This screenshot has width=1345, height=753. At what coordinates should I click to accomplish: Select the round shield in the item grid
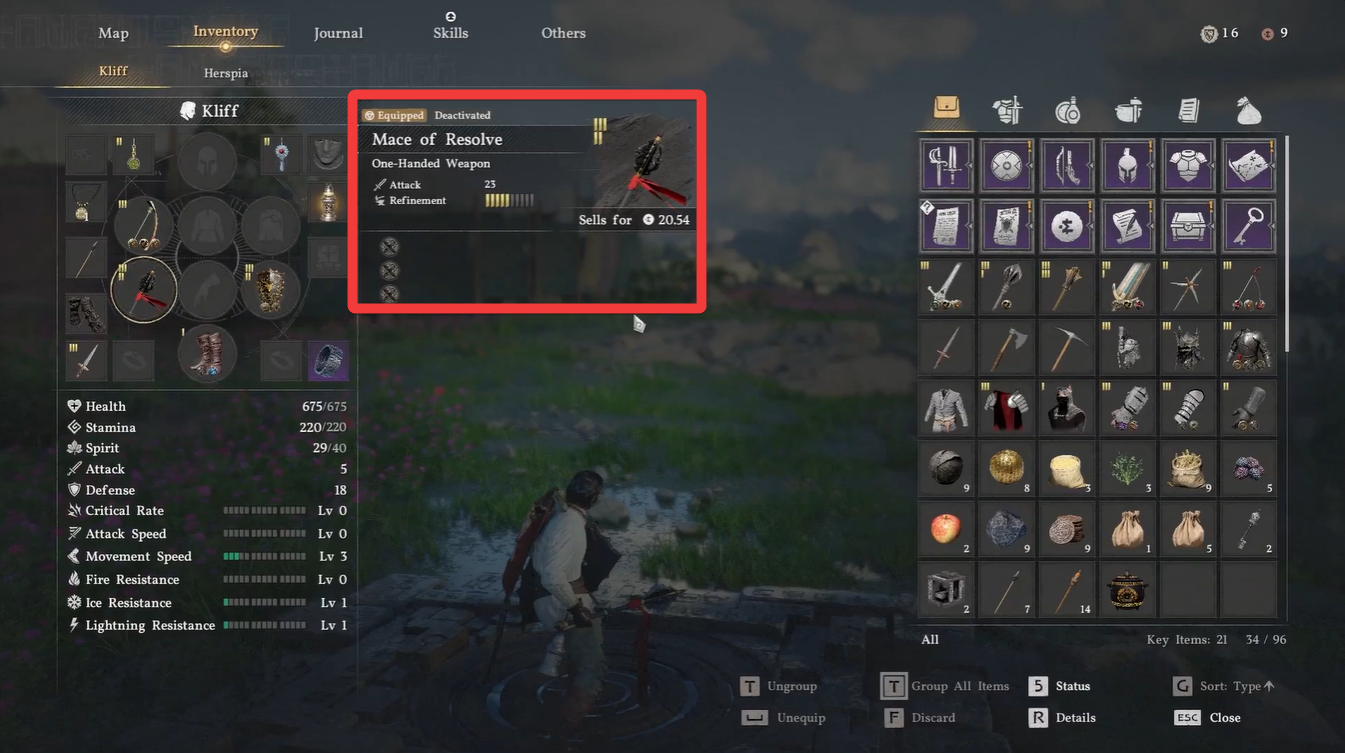point(1007,165)
